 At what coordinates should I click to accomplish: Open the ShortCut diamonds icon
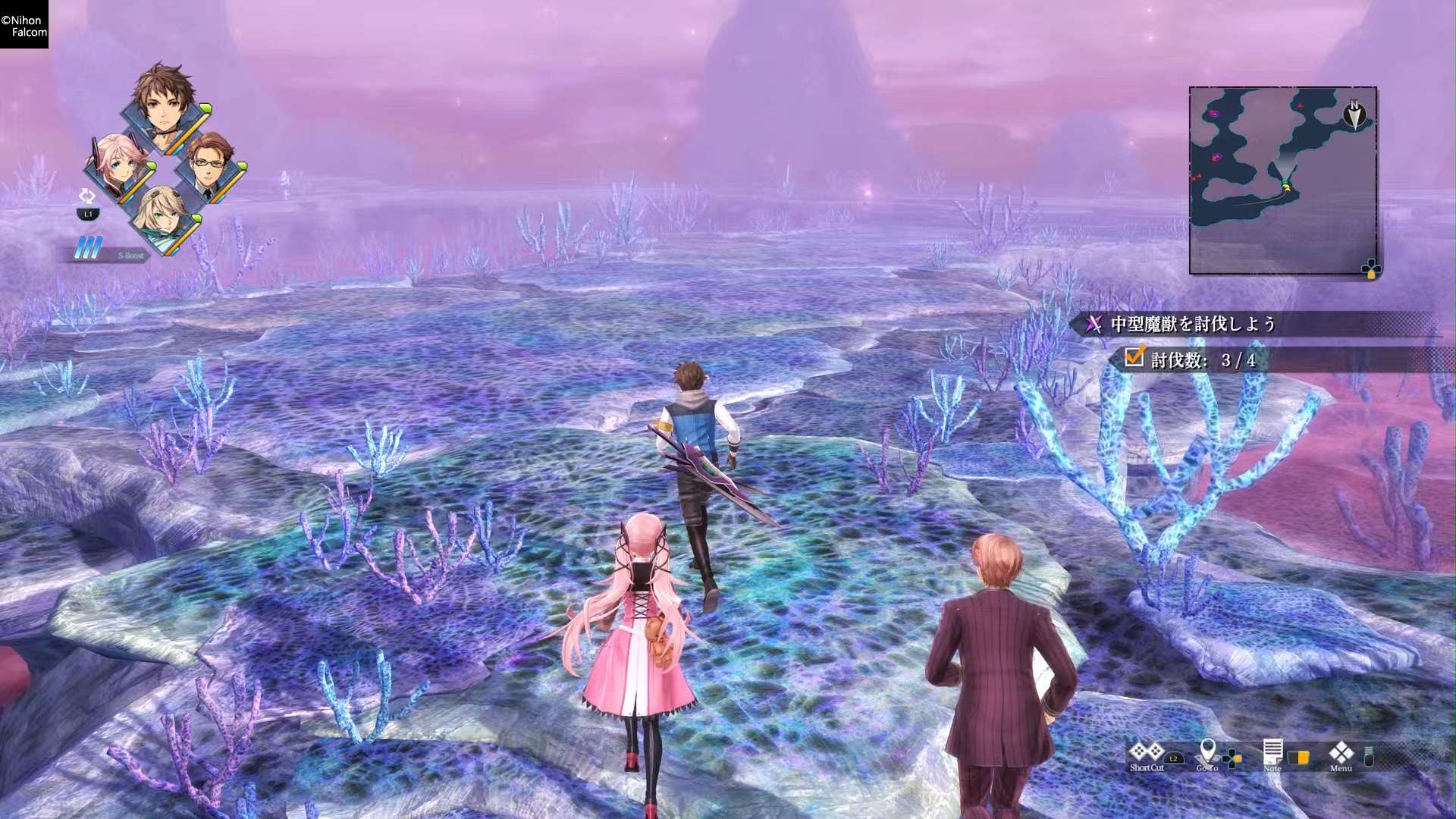(1146, 752)
